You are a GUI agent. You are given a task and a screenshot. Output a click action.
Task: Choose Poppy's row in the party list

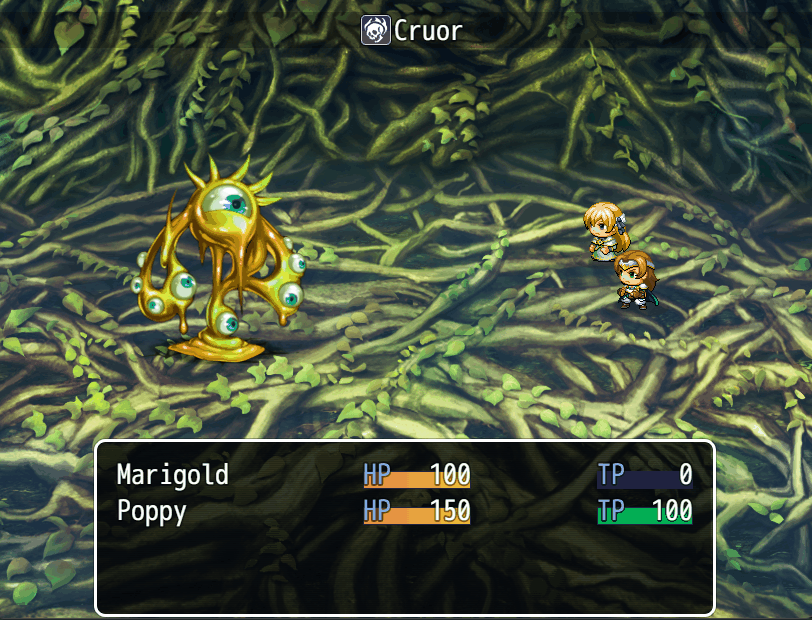(x=152, y=511)
